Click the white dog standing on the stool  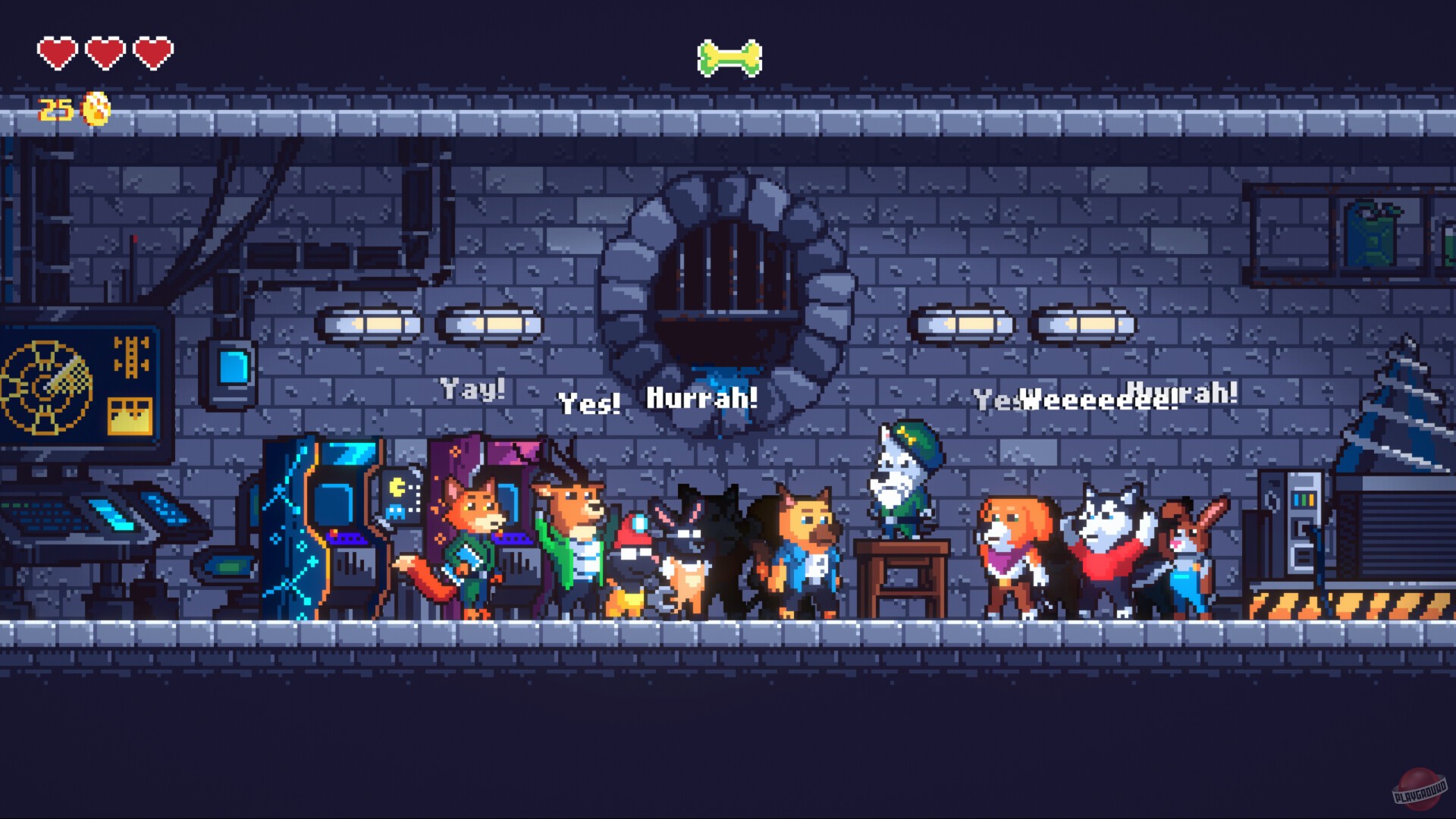click(901, 478)
